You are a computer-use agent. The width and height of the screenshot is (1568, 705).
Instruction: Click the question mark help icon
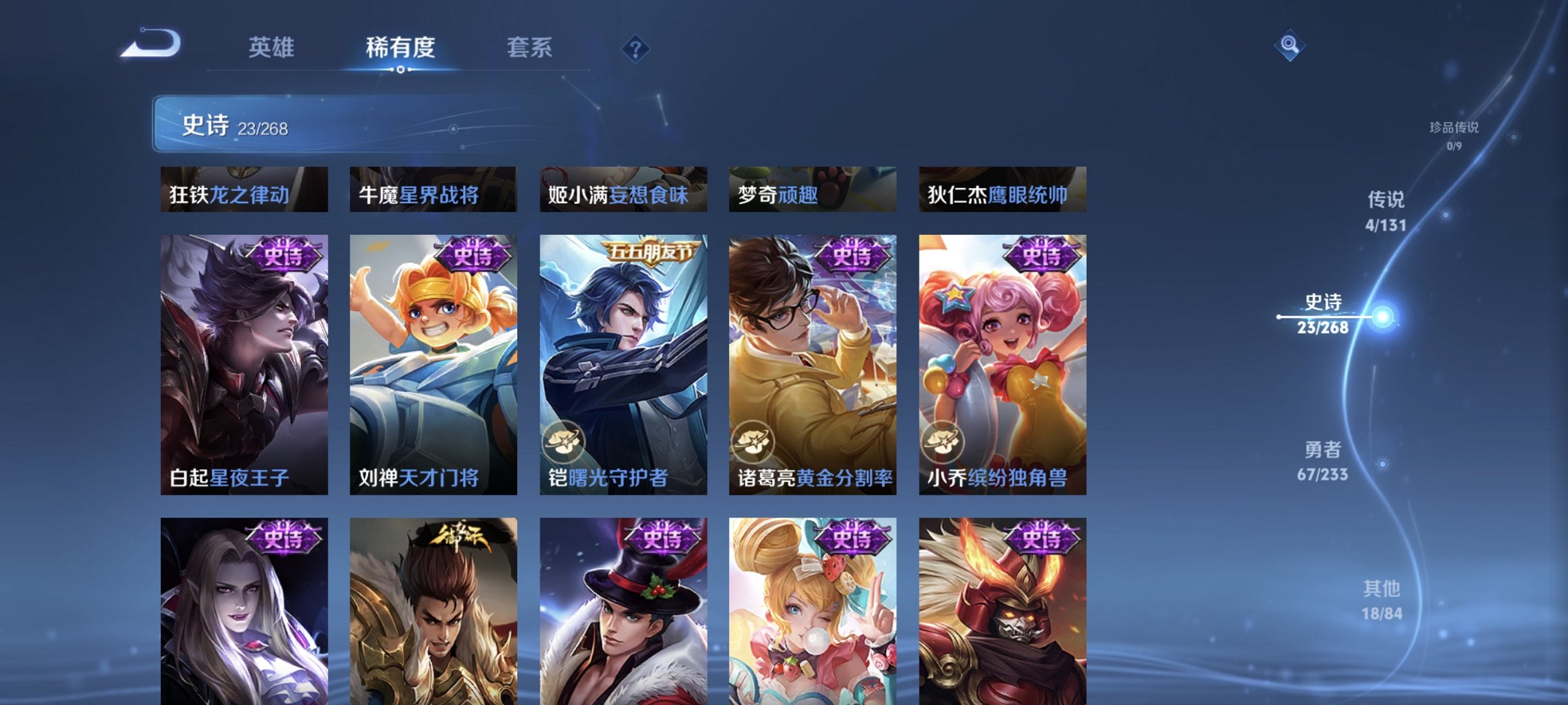coord(637,49)
